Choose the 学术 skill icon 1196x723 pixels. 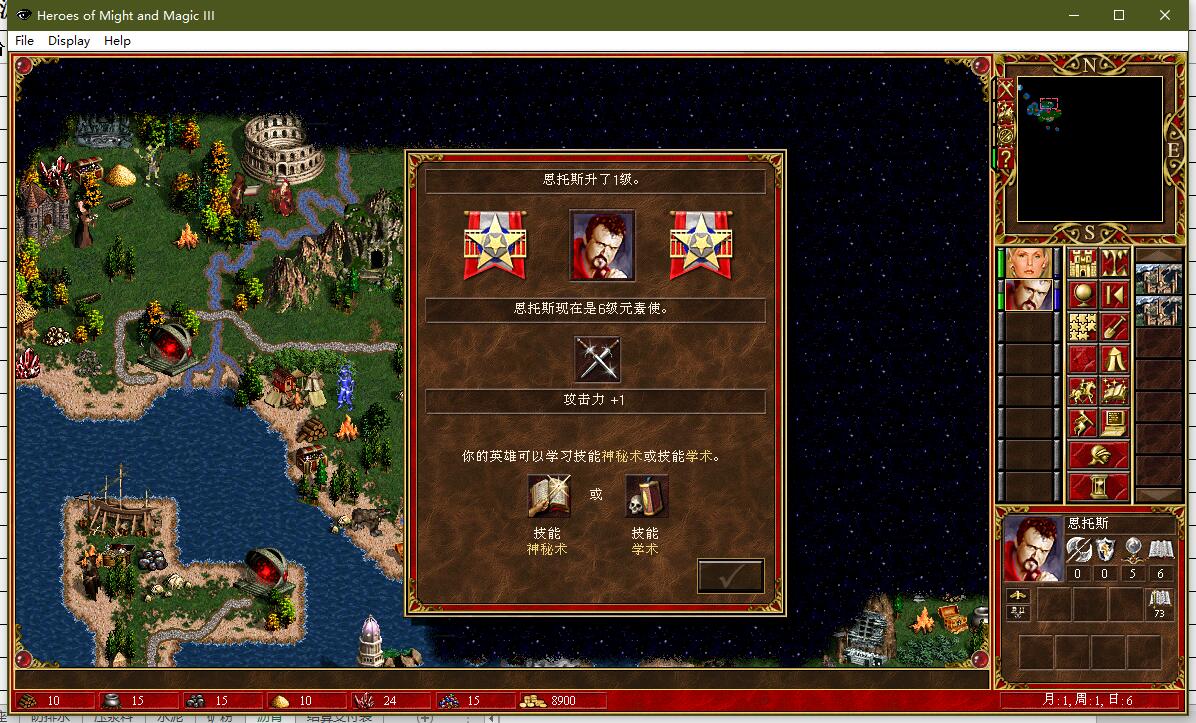pos(645,496)
